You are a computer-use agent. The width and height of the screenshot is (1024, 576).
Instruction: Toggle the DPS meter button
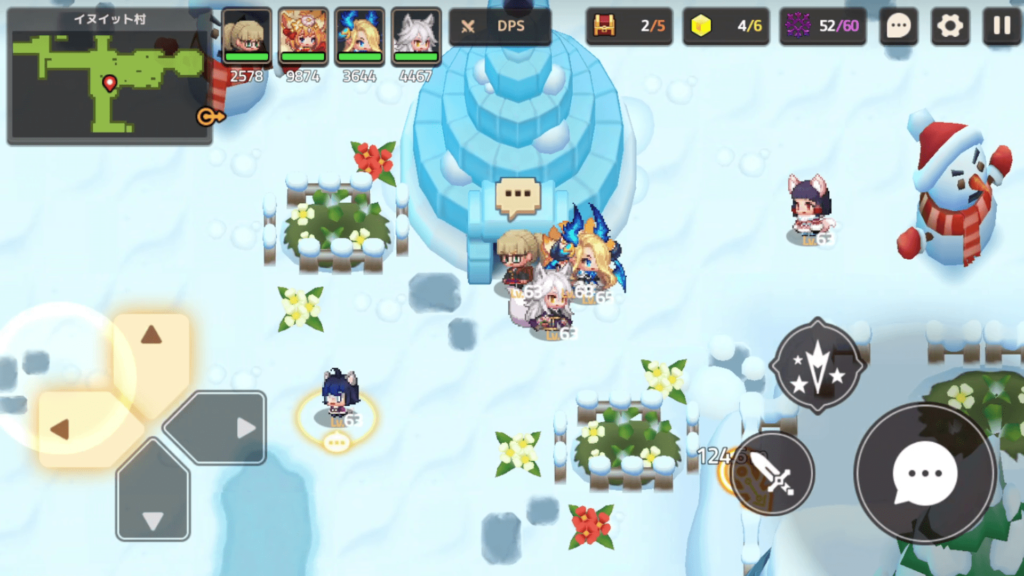coord(500,26)
